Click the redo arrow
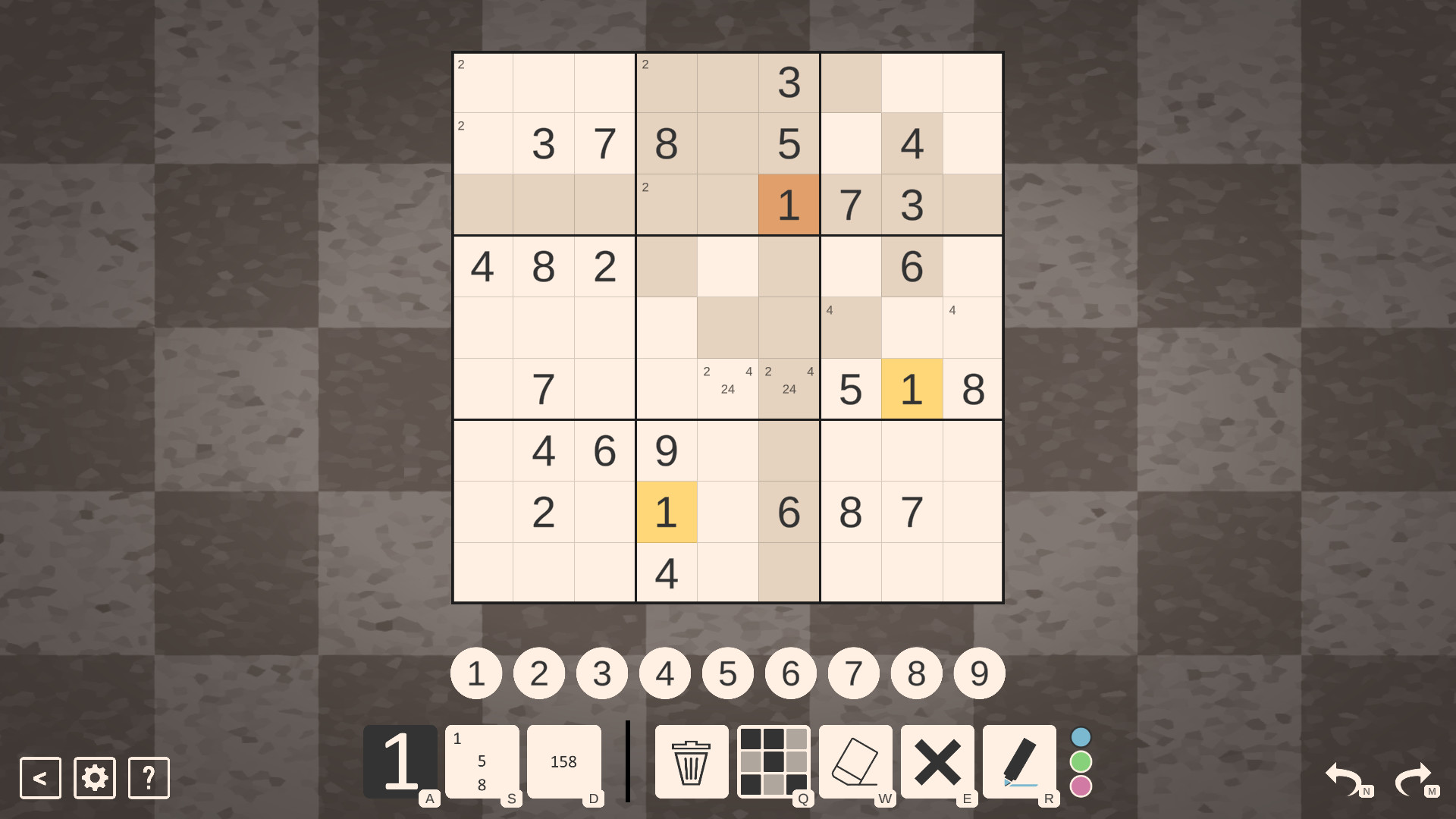1456x819 pixels. point(1415,777)
